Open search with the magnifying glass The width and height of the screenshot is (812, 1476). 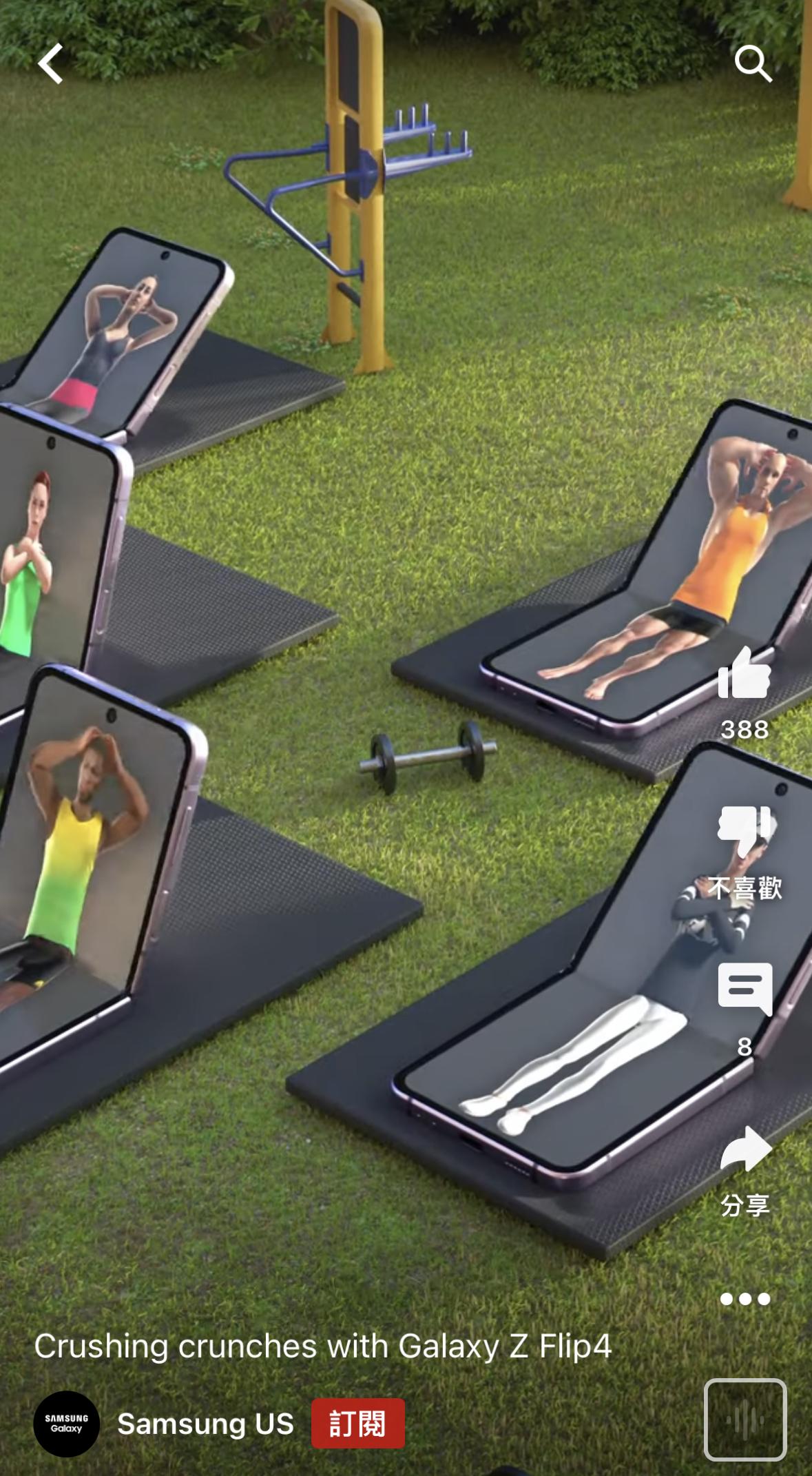[x=753, y=64]
